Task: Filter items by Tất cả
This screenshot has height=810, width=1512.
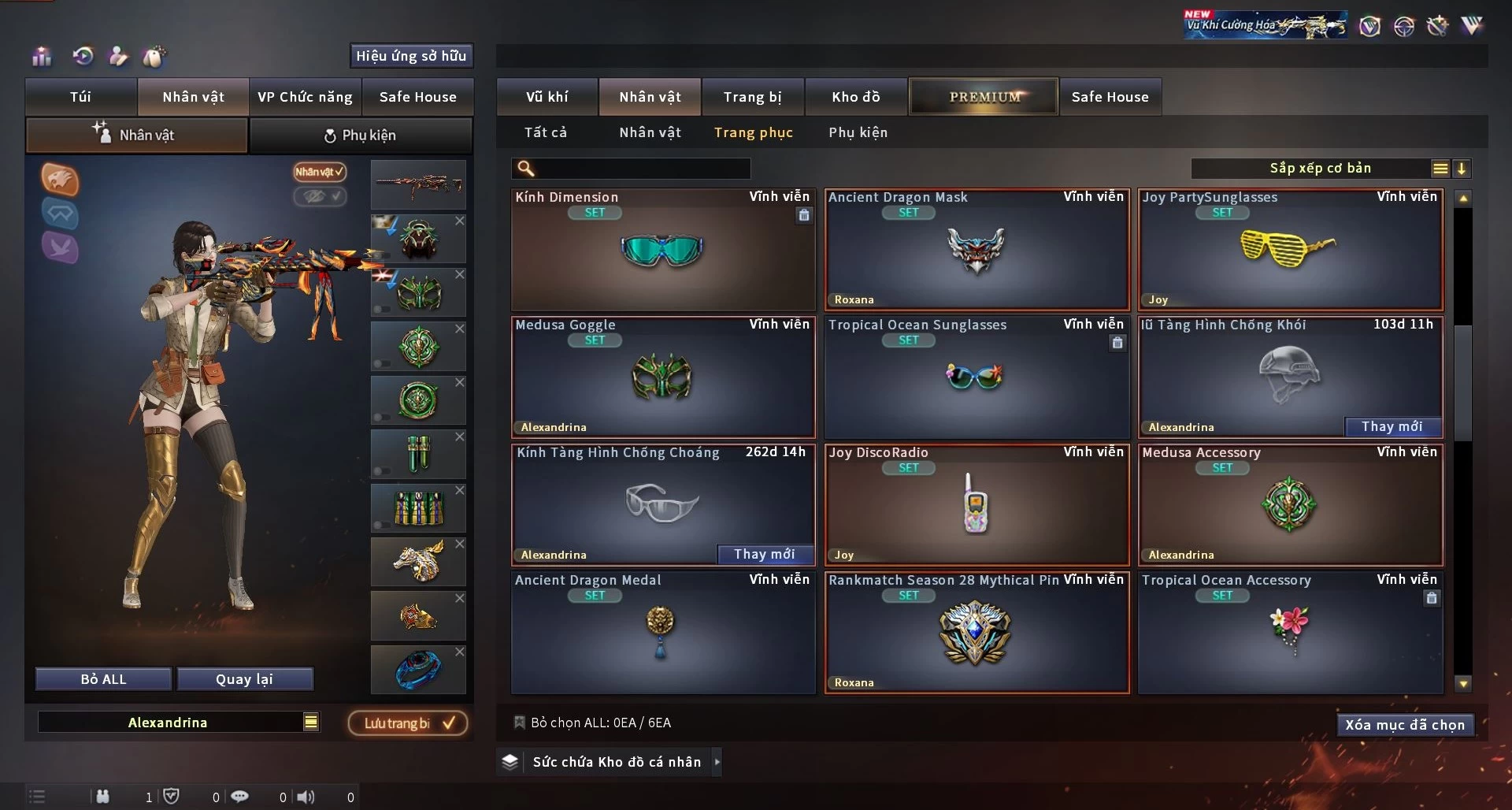Action: tap(545, 132)
